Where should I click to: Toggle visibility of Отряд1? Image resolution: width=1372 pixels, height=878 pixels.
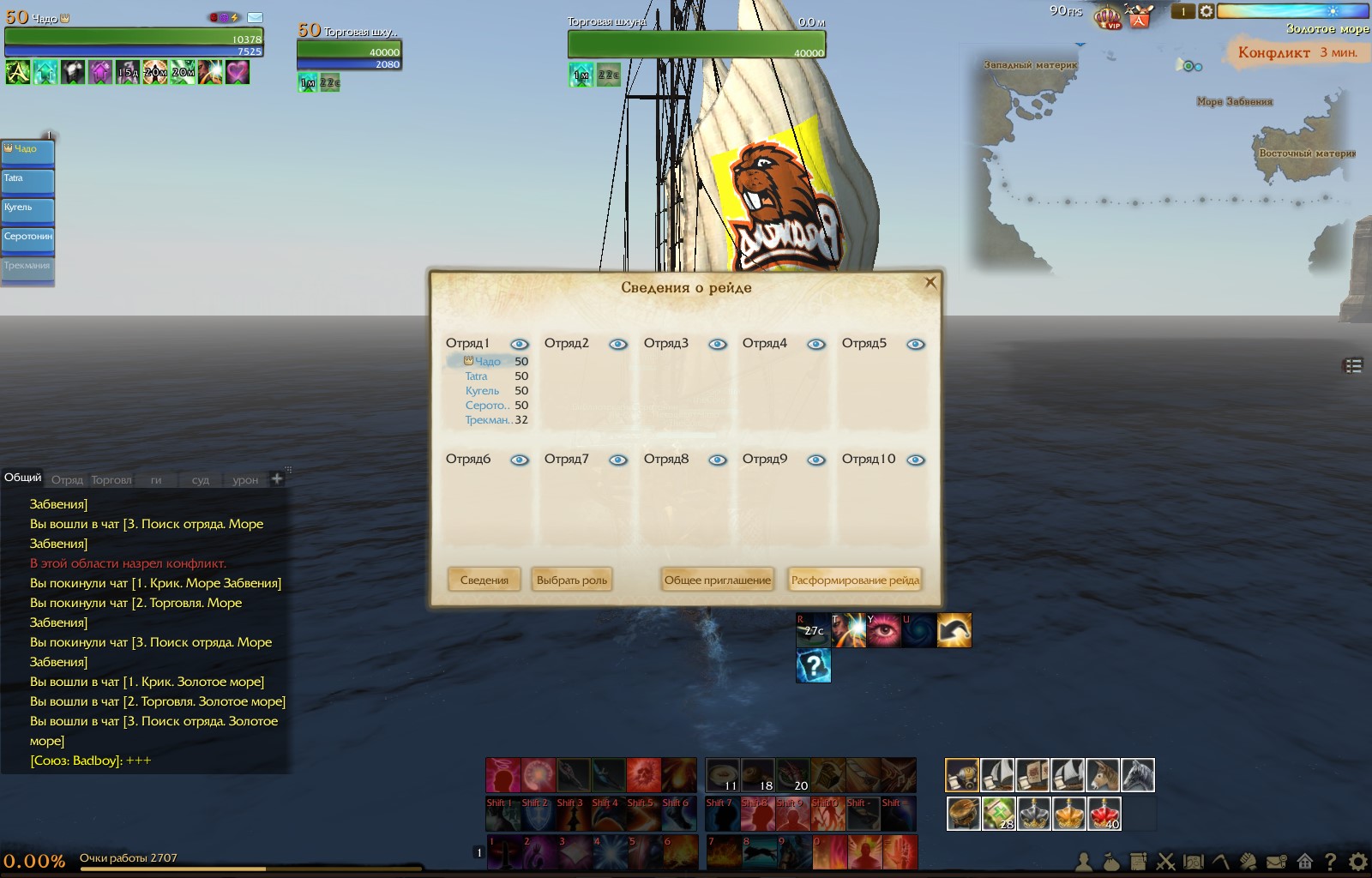point(519,344)
